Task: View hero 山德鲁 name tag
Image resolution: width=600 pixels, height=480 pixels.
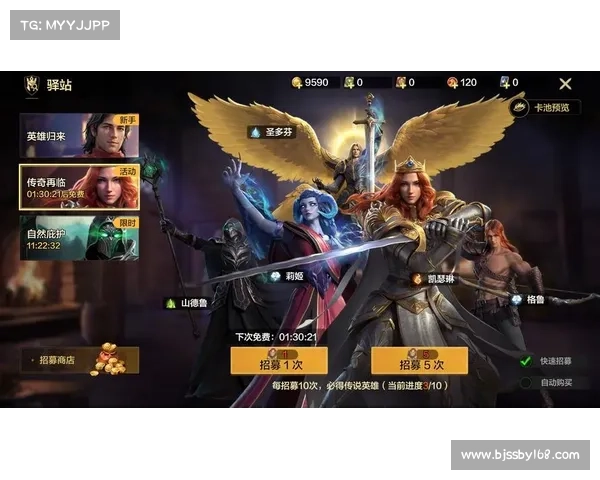Action: pos(188,302)
